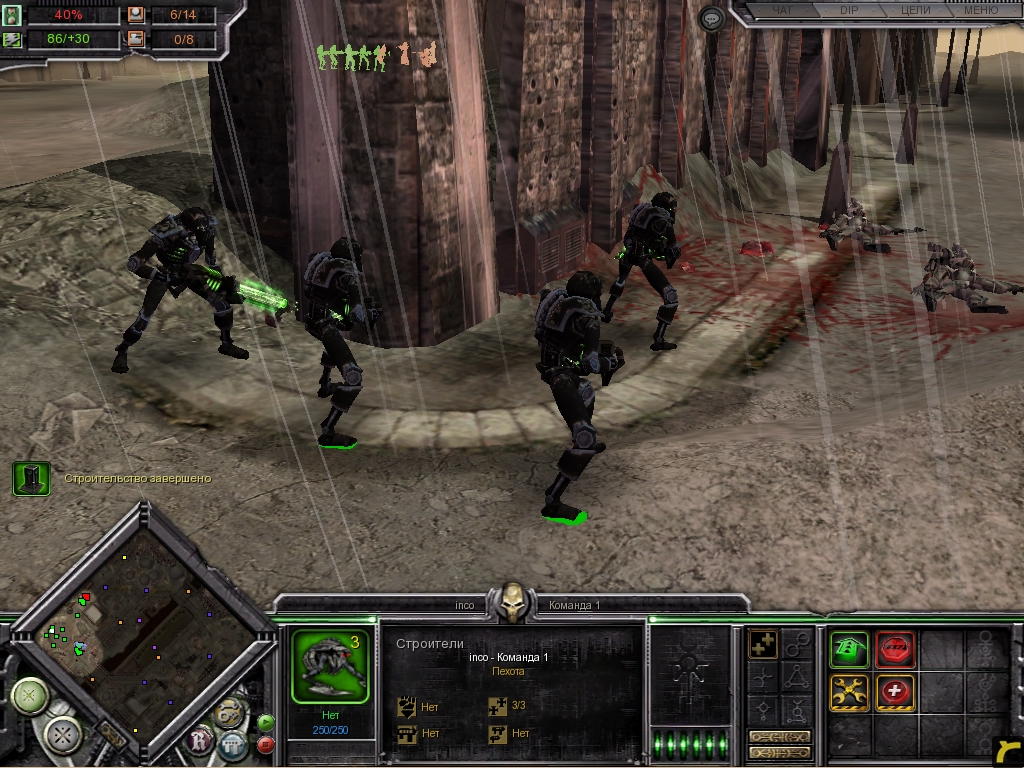The height and width of the screenshot is (768, 1024).
Task: Open the ЦЕЛИ objectives panel
Action: pos(915,11)
